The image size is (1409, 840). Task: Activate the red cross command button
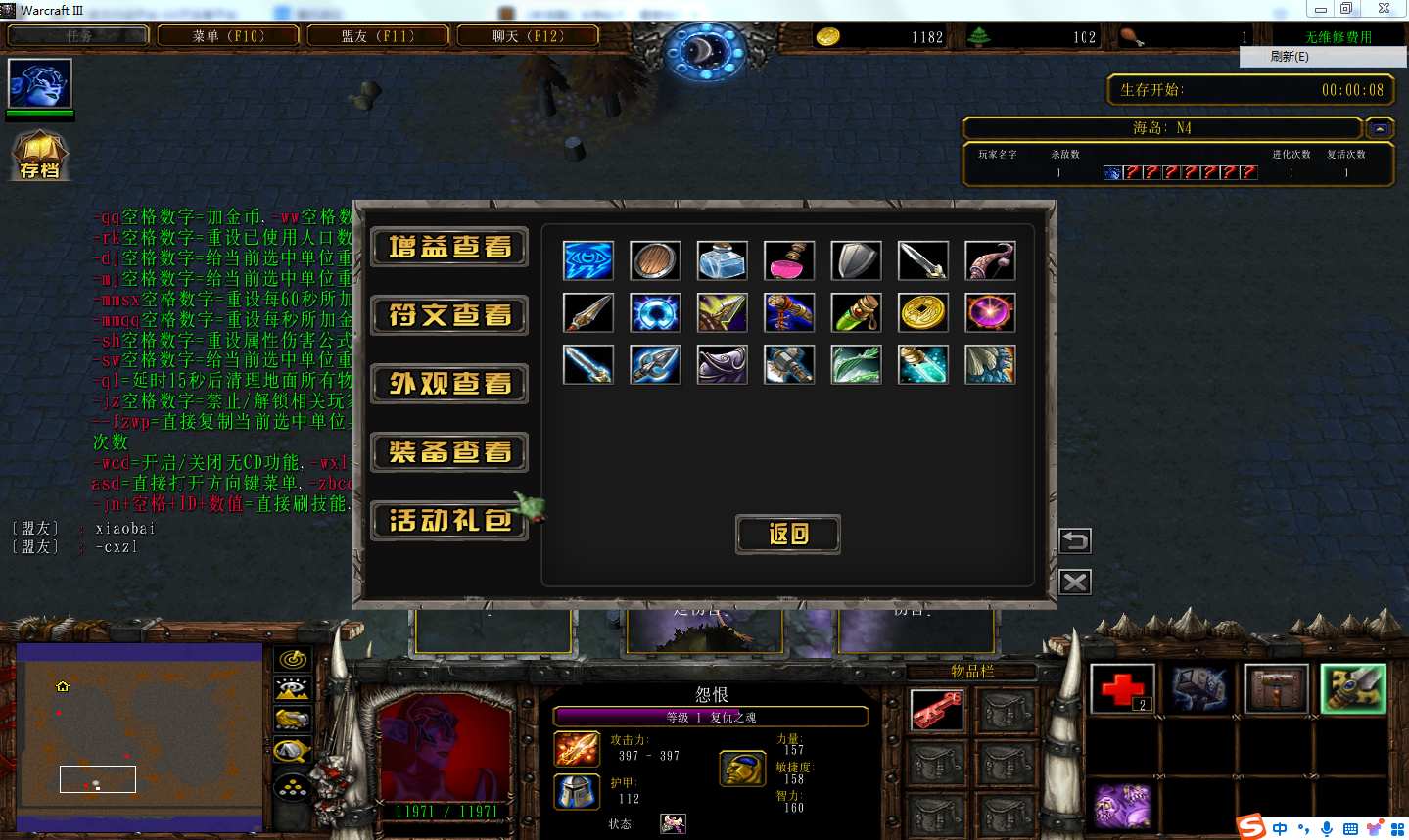(1122, 689)
